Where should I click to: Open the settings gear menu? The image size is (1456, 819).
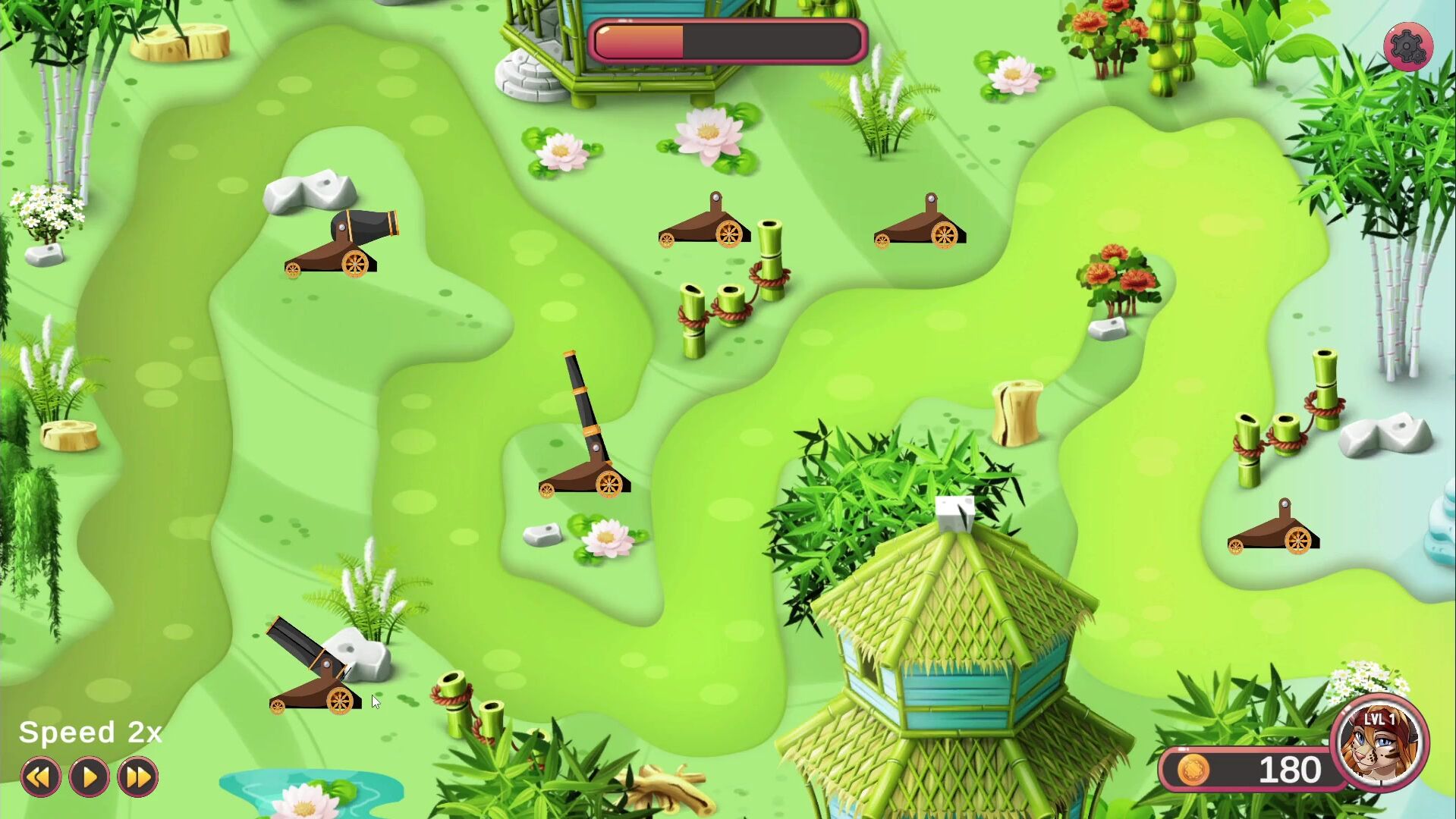(1407, 47)
